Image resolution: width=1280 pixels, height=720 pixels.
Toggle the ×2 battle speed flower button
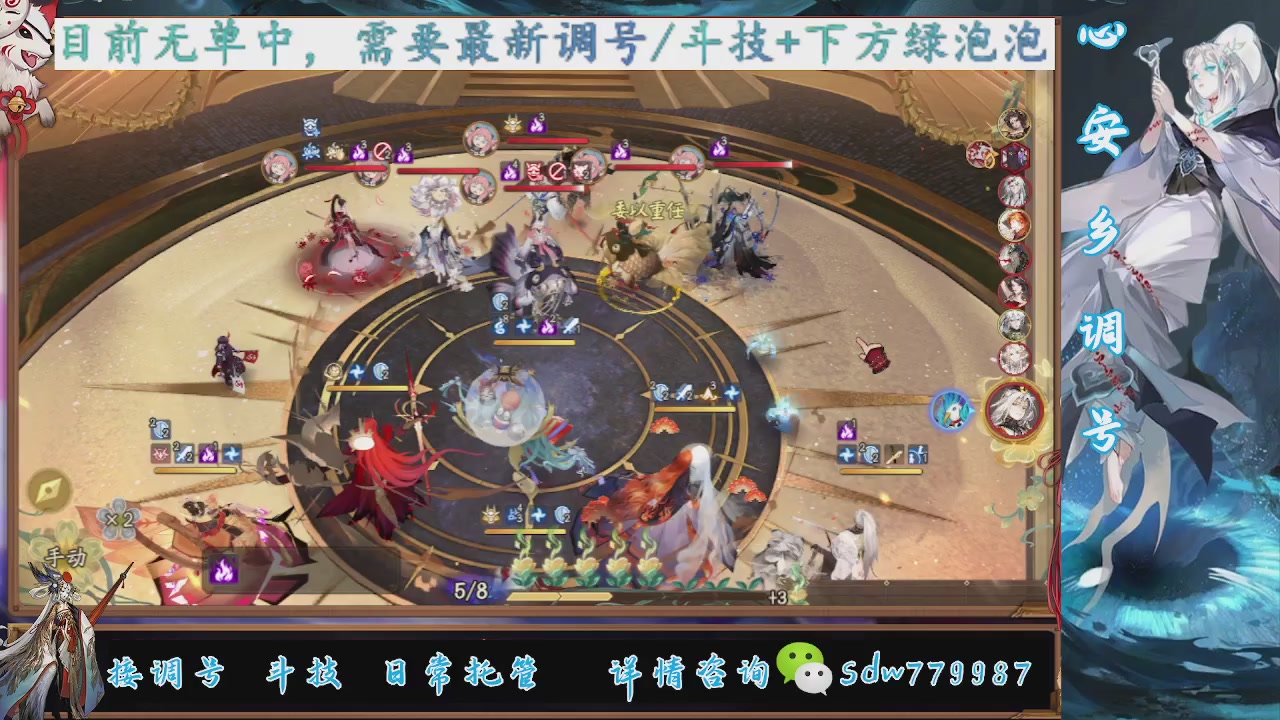(118, 518)
